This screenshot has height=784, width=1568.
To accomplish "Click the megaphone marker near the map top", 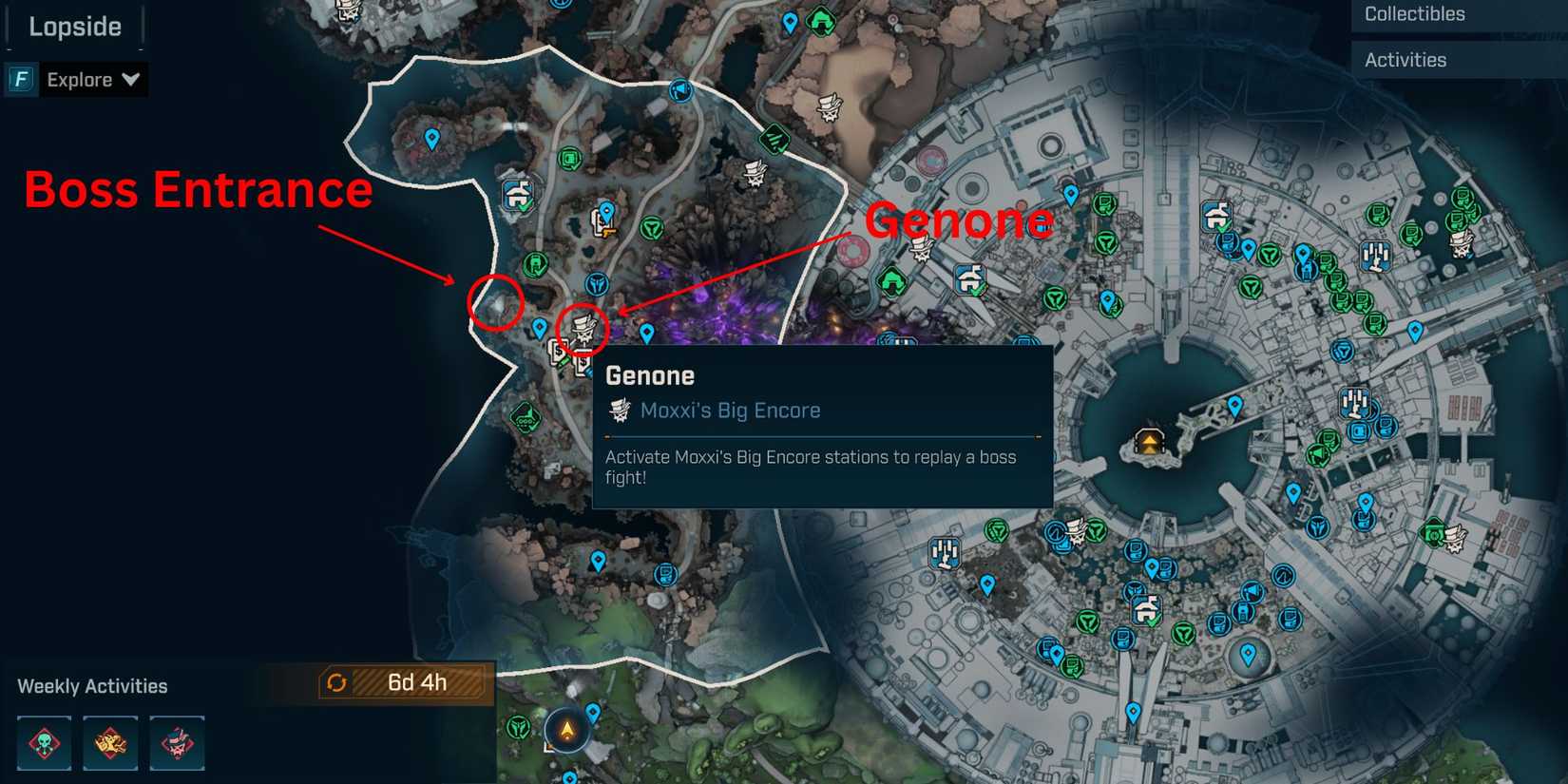I will 679,92.
